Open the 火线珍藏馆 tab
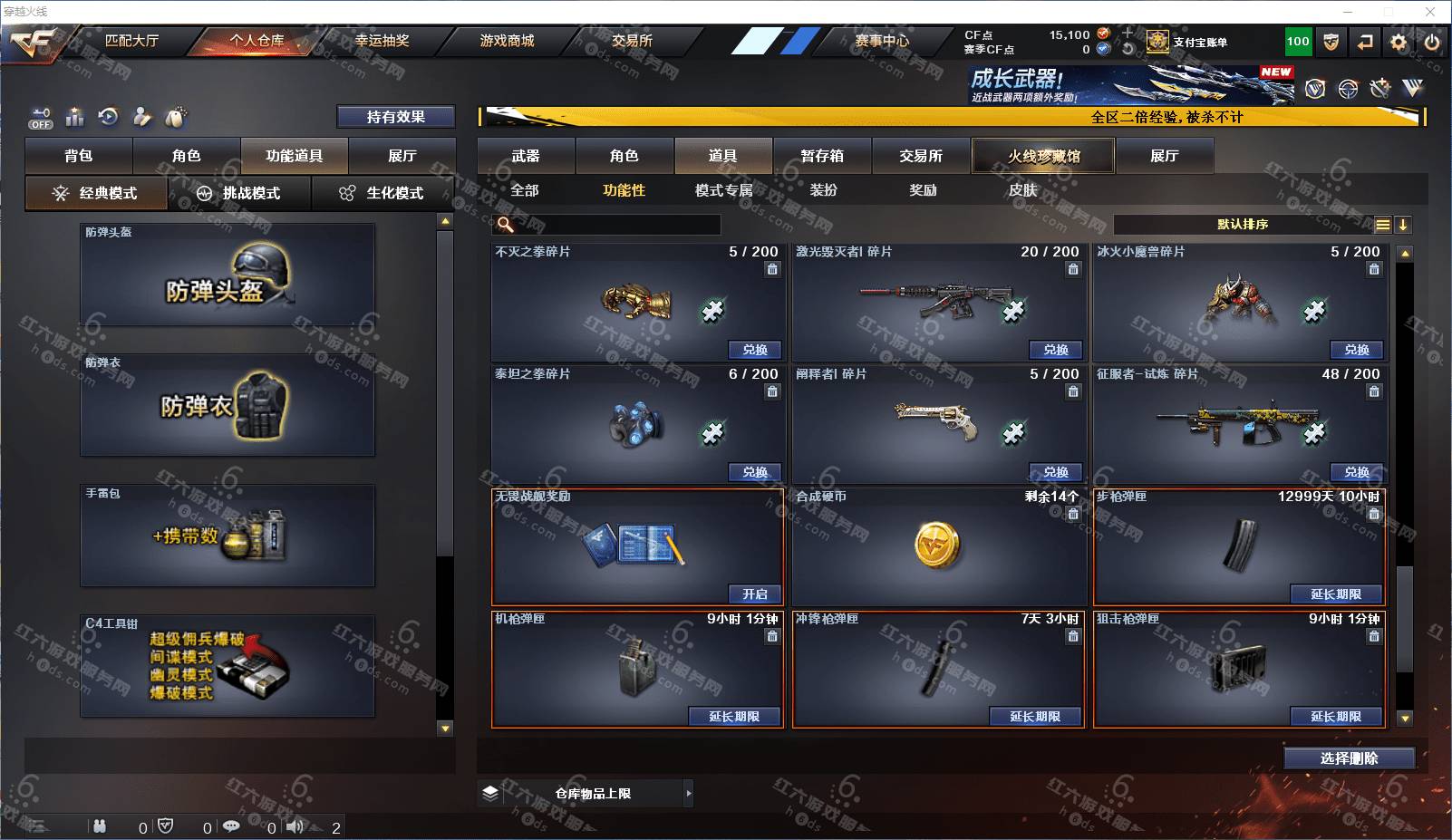This screenshot has height=840, width=1452. click(x=1043, y=156)
